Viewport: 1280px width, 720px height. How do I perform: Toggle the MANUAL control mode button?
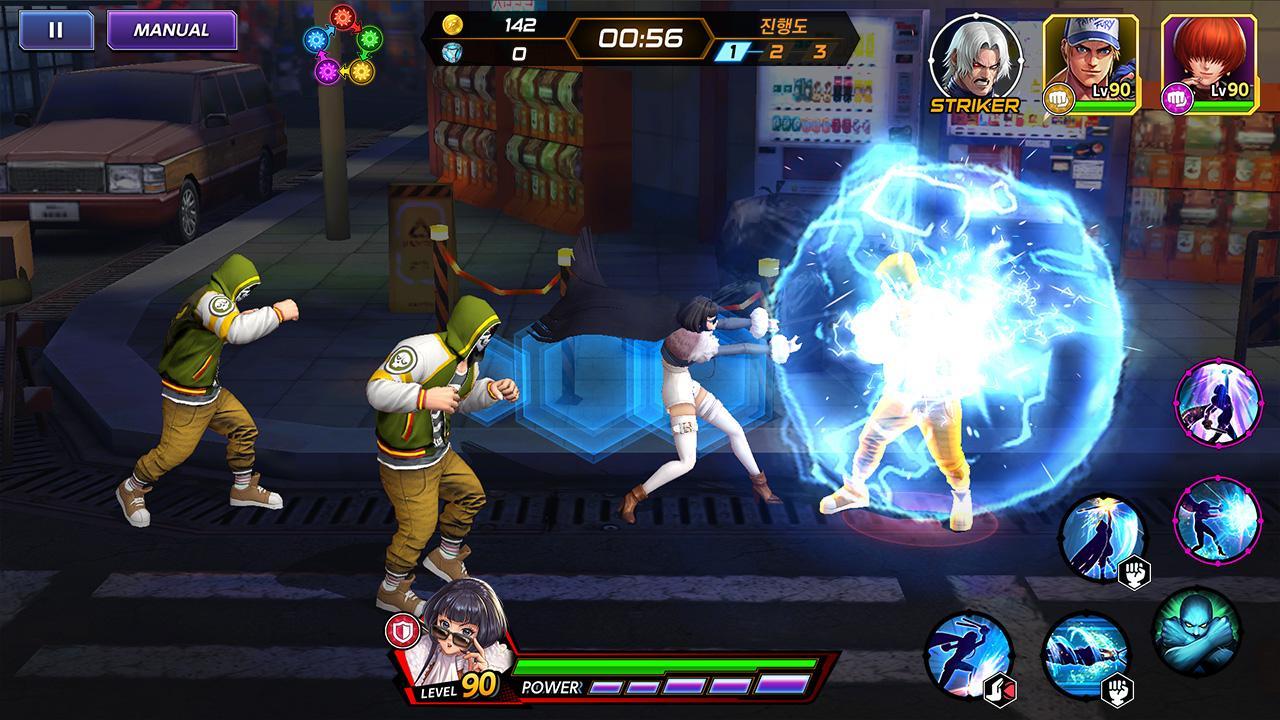pos(171,30)
